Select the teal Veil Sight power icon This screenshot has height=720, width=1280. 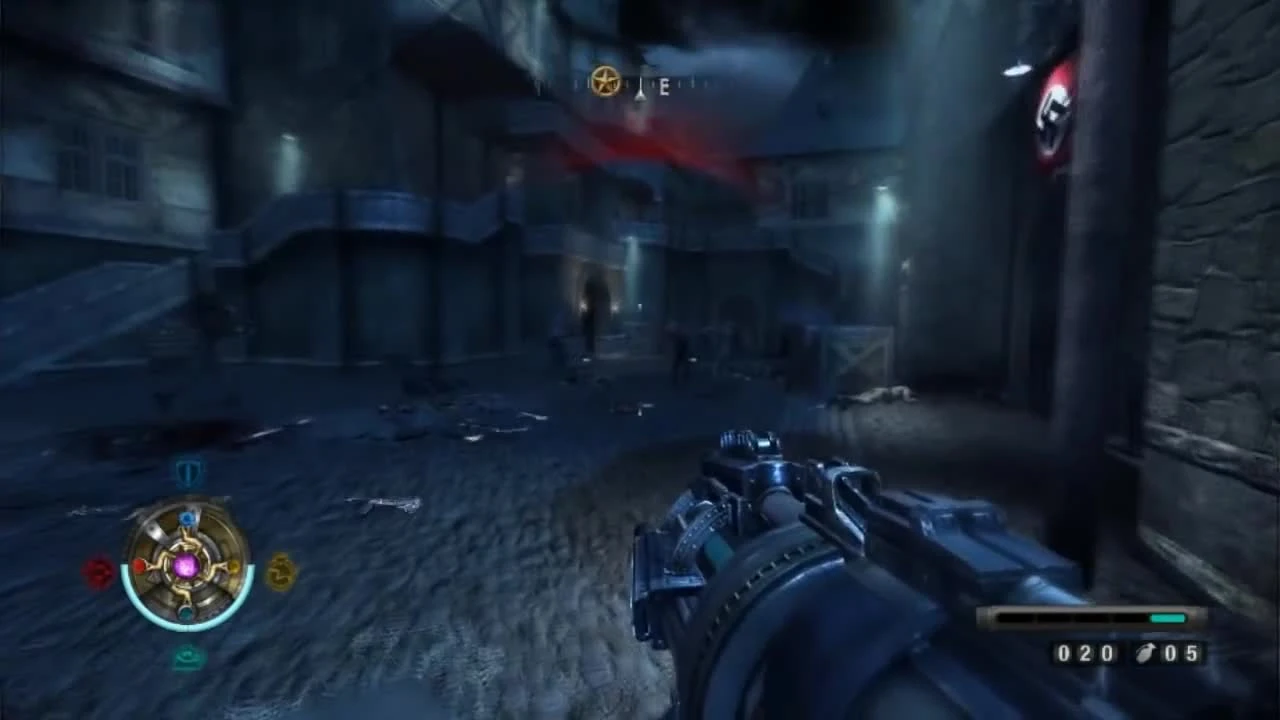186,656
